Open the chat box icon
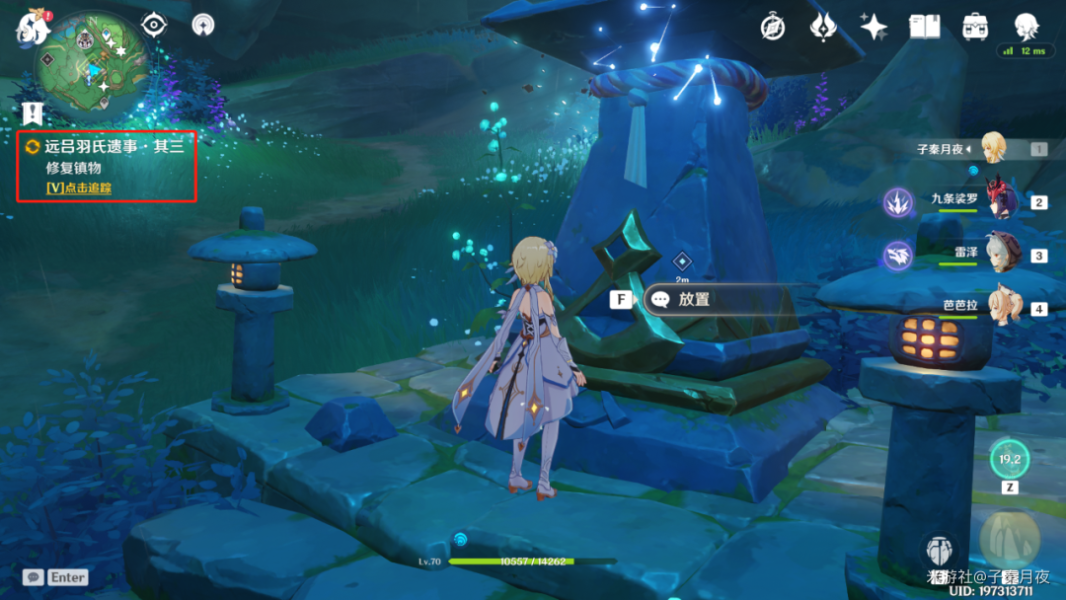Image resolution: width=1066 pixels, height=600 pixels. [x=34, y=577]
